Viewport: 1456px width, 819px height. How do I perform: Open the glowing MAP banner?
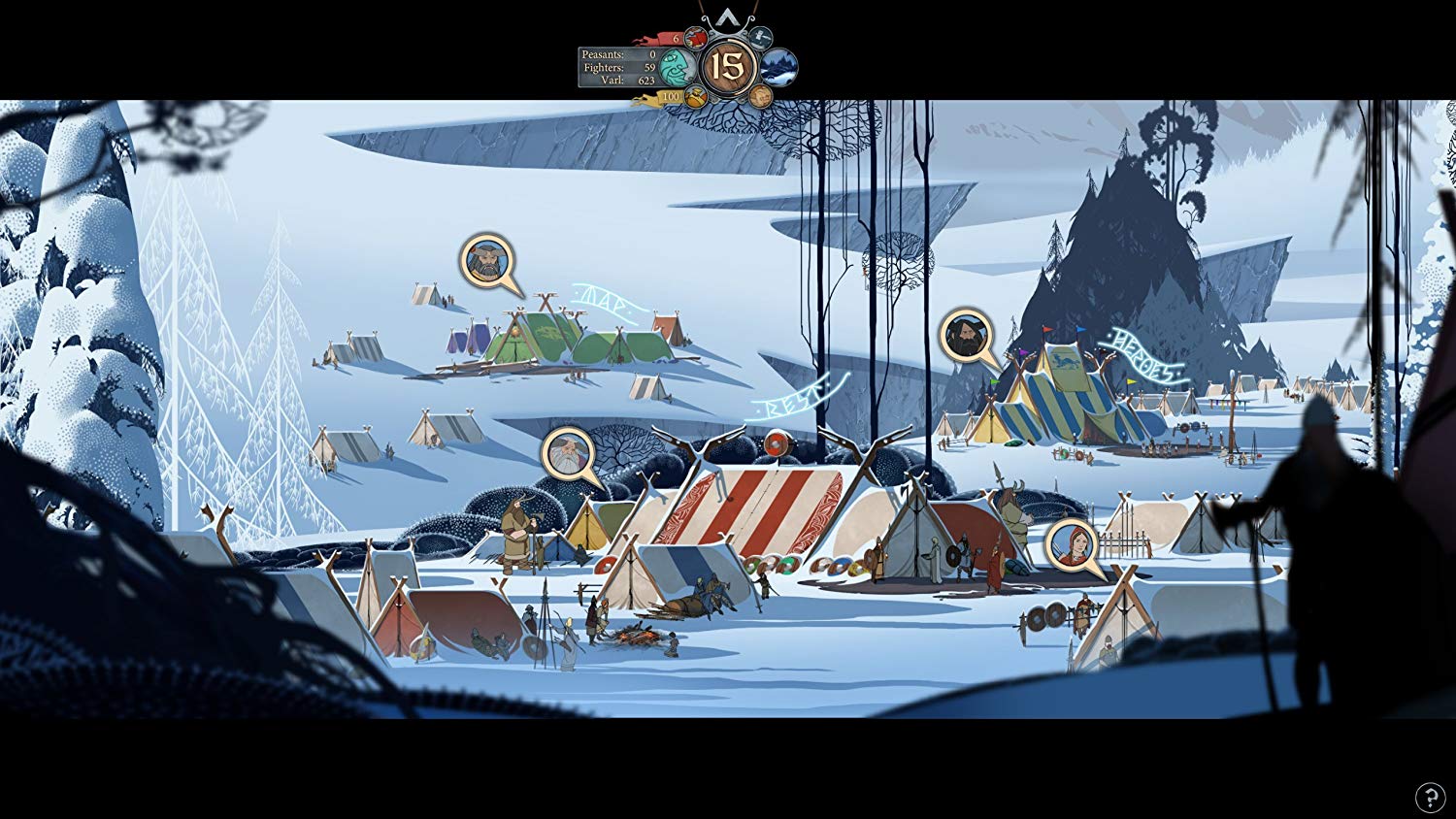pos(604,299)
